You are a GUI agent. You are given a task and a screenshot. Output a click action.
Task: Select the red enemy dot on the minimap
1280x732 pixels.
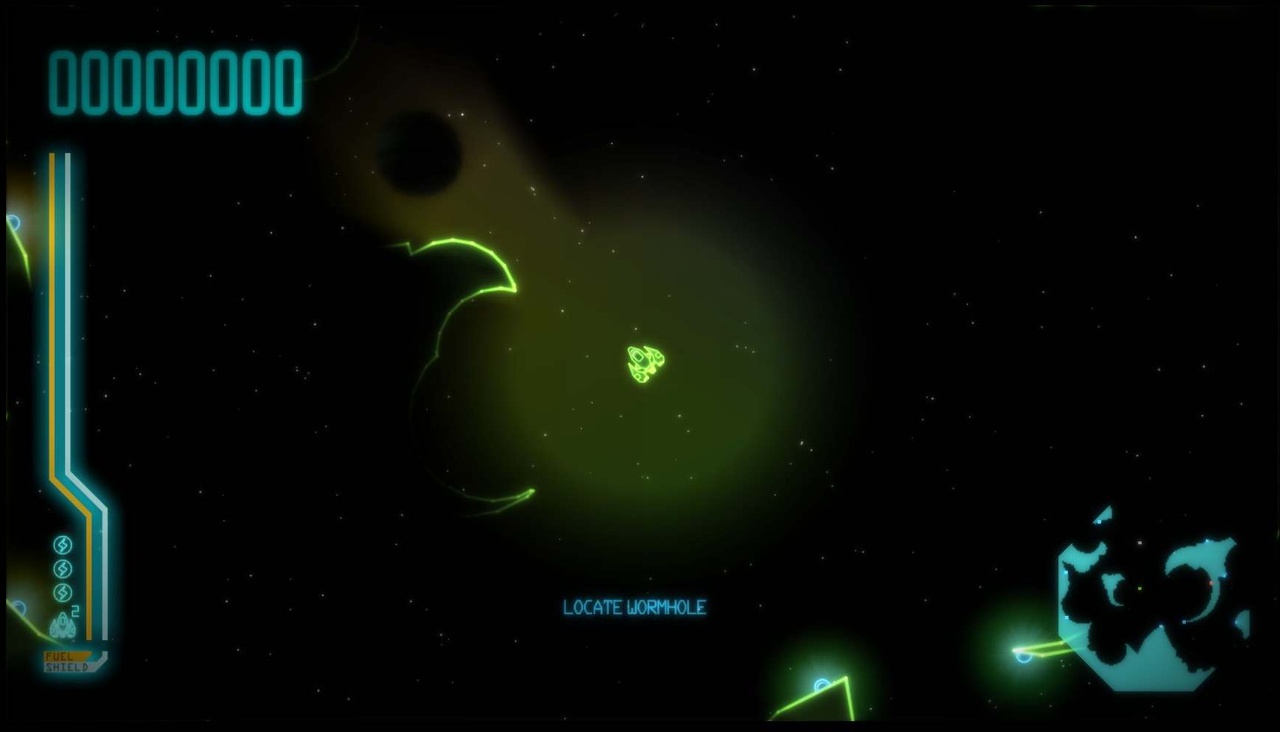pyautogui.click(x=1211, y=582)
